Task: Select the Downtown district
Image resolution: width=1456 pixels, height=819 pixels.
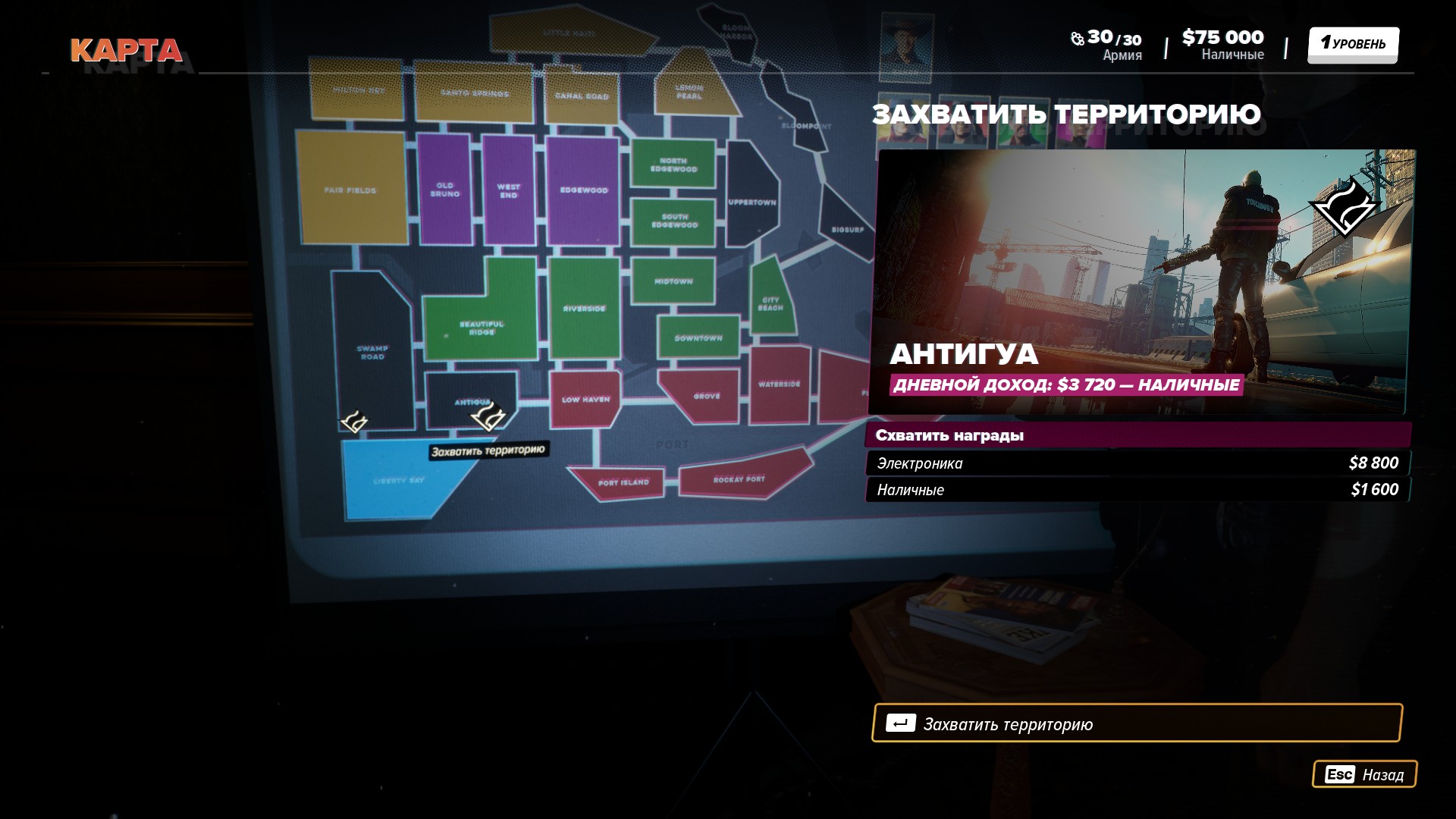Action: click(698, 337)
